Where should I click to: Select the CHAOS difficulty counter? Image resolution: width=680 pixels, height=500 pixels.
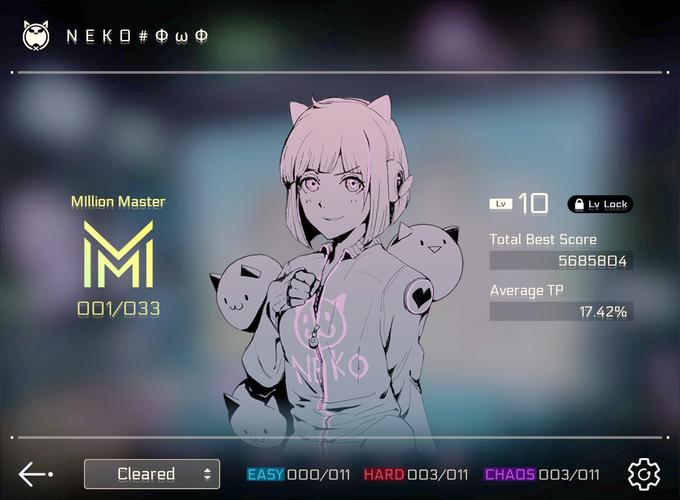541,475
